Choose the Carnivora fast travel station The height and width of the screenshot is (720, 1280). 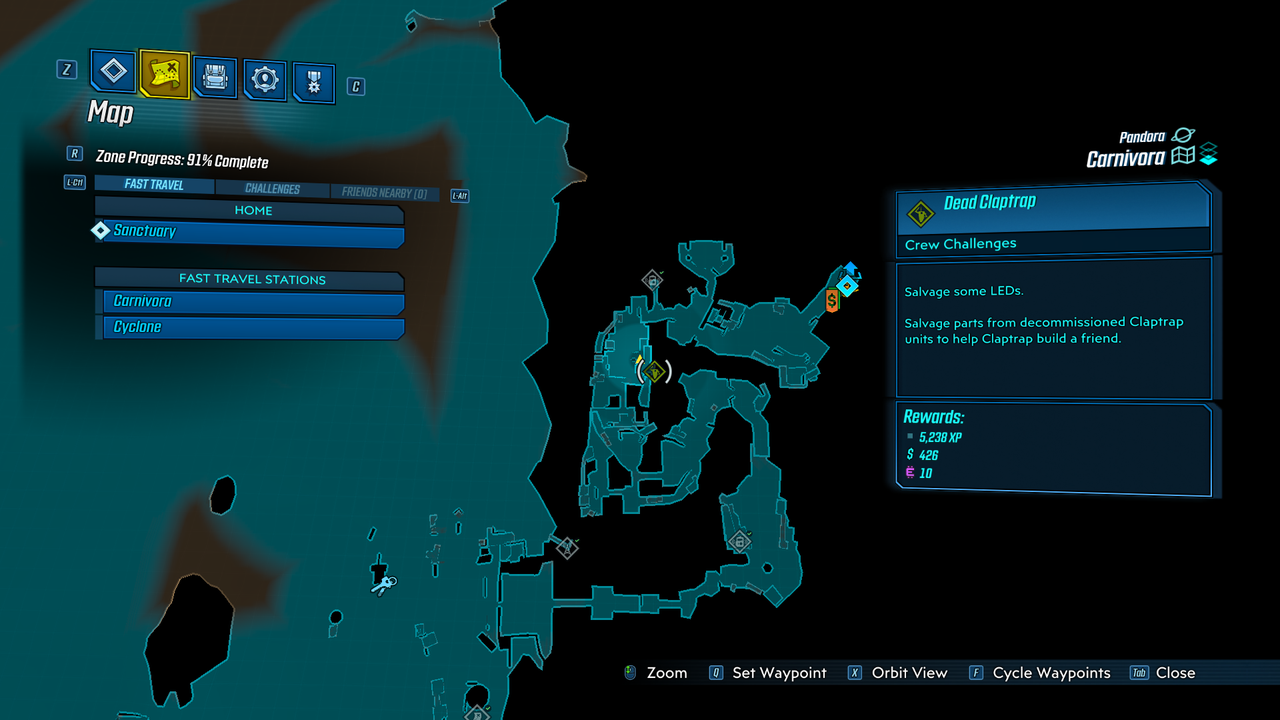coord(254,302)
